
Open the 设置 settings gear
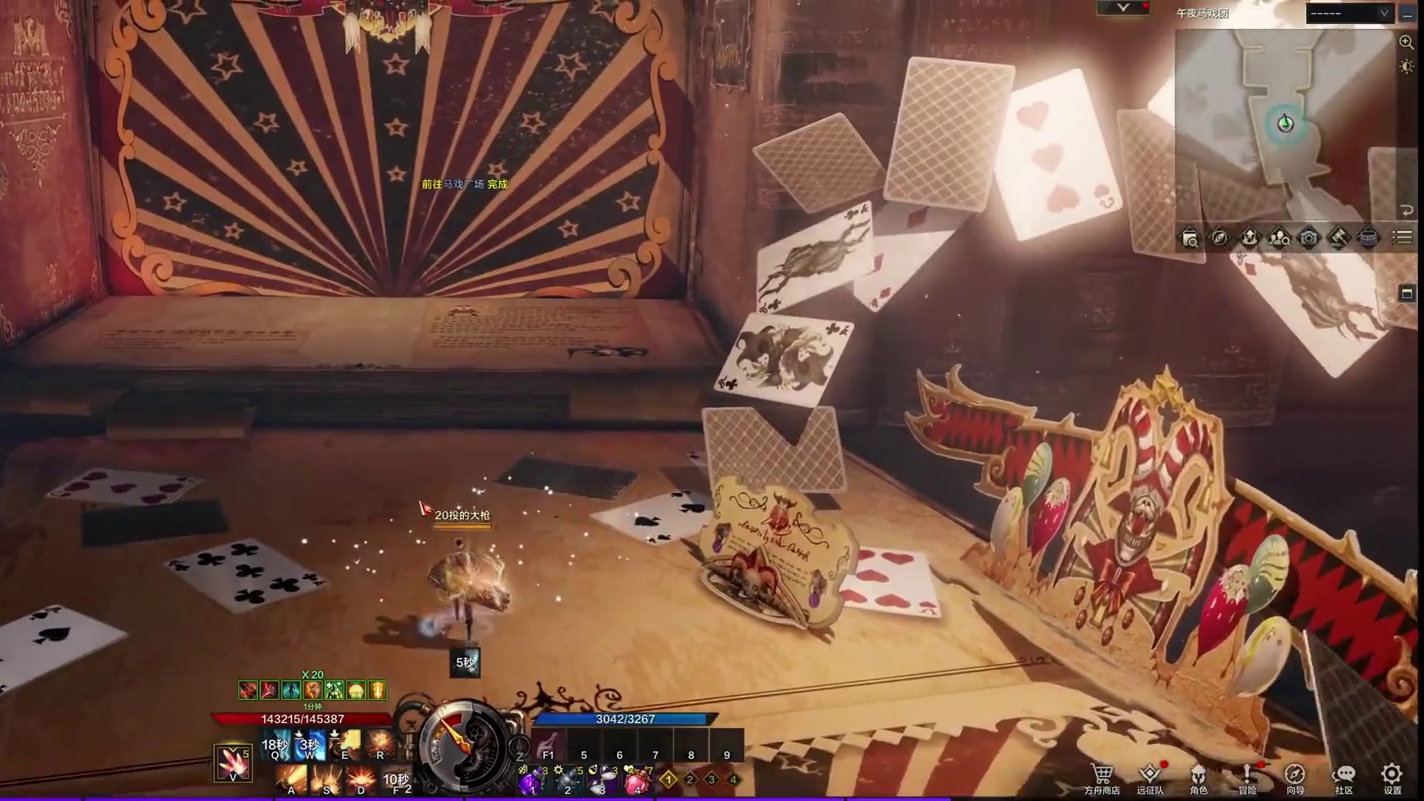1392,776
